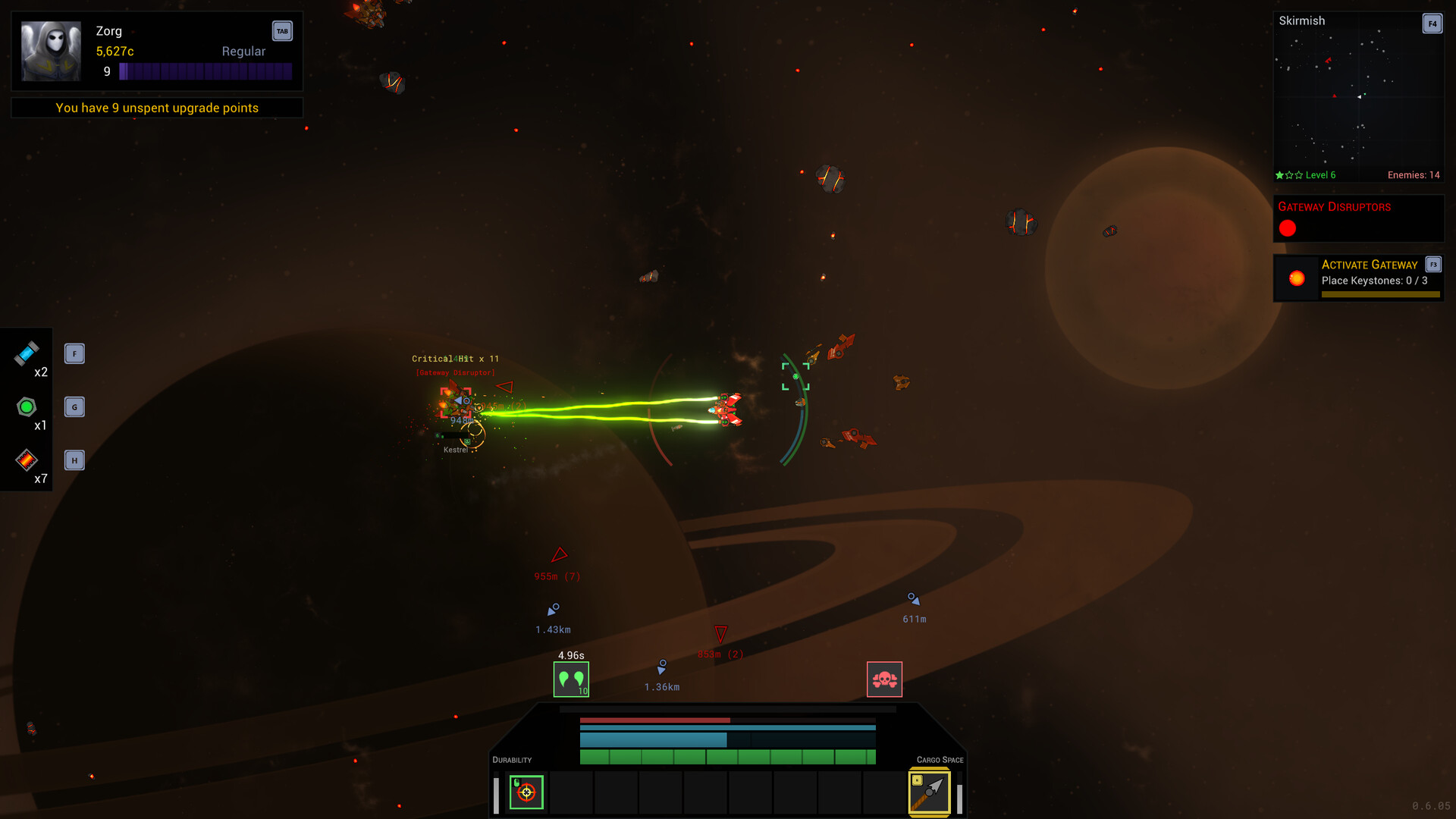Select the blue fuel cell consumable icon

coord(27,353)
